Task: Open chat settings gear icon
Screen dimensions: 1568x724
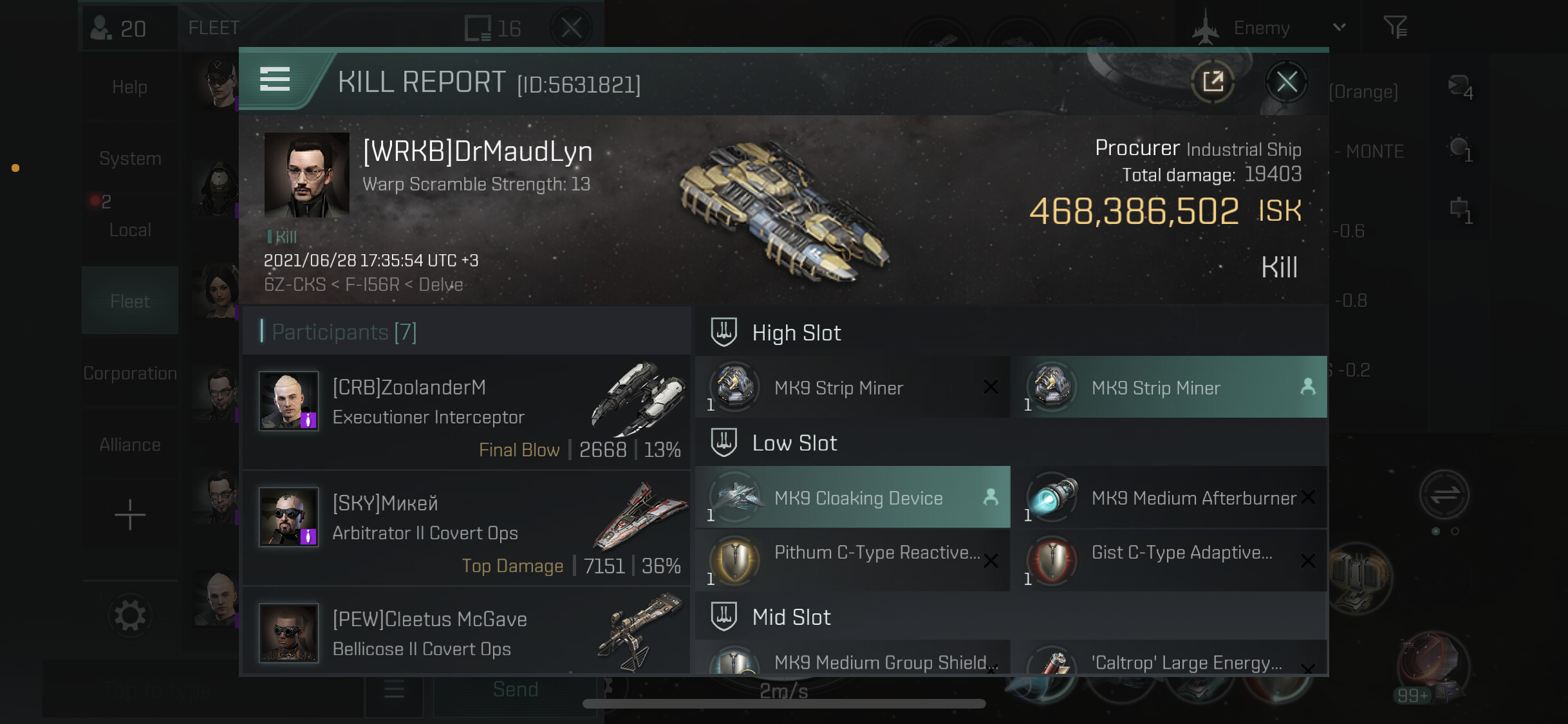Action: coord(130,616)
